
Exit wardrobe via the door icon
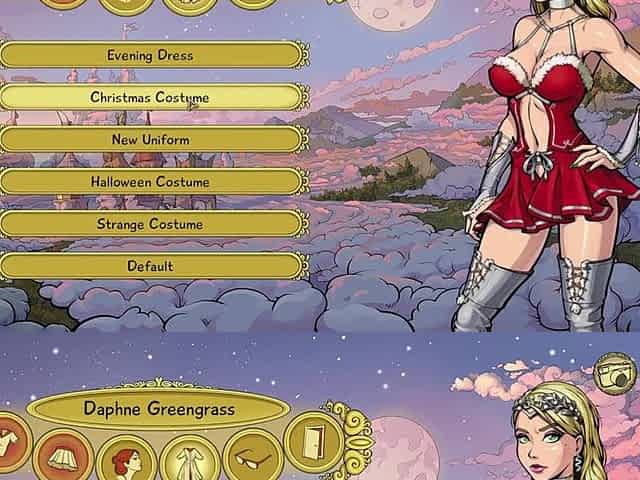tap(314, 443)
